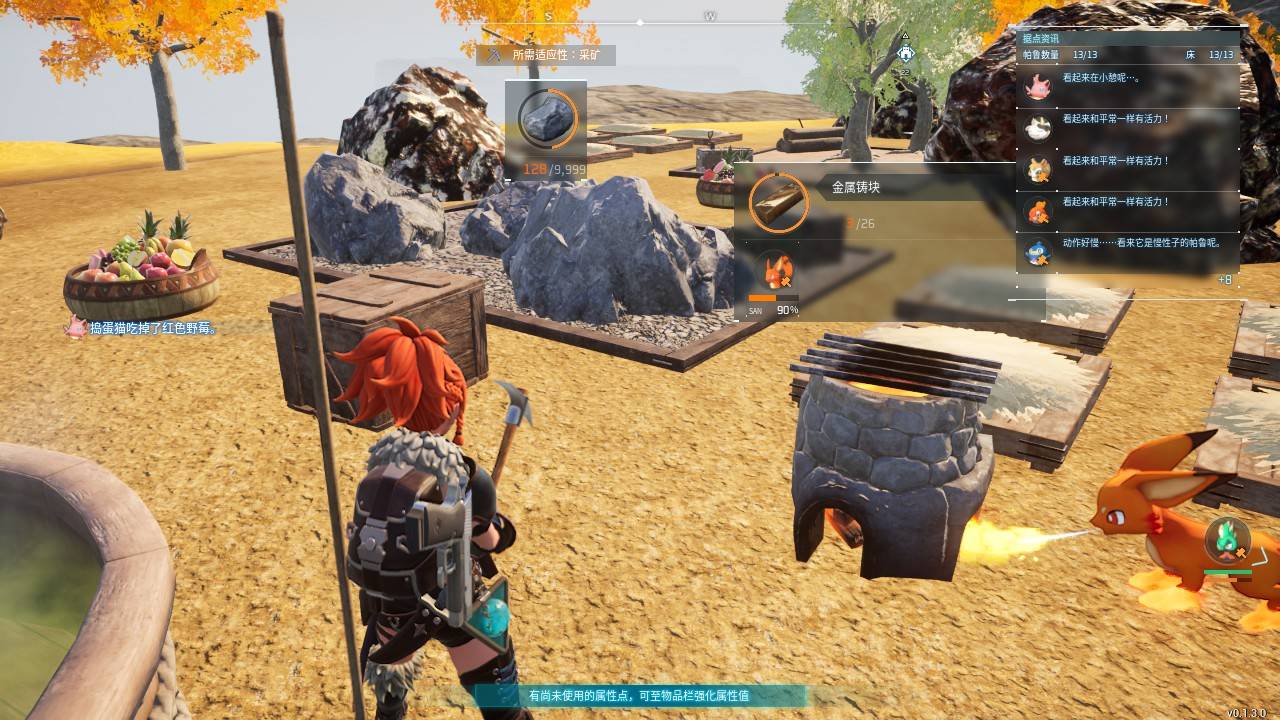Image resolution: width=1280 pixels, height=720 pixels.
Task: Open the 捣蛋猫 ate red berries notification
Action: [143, 328]
